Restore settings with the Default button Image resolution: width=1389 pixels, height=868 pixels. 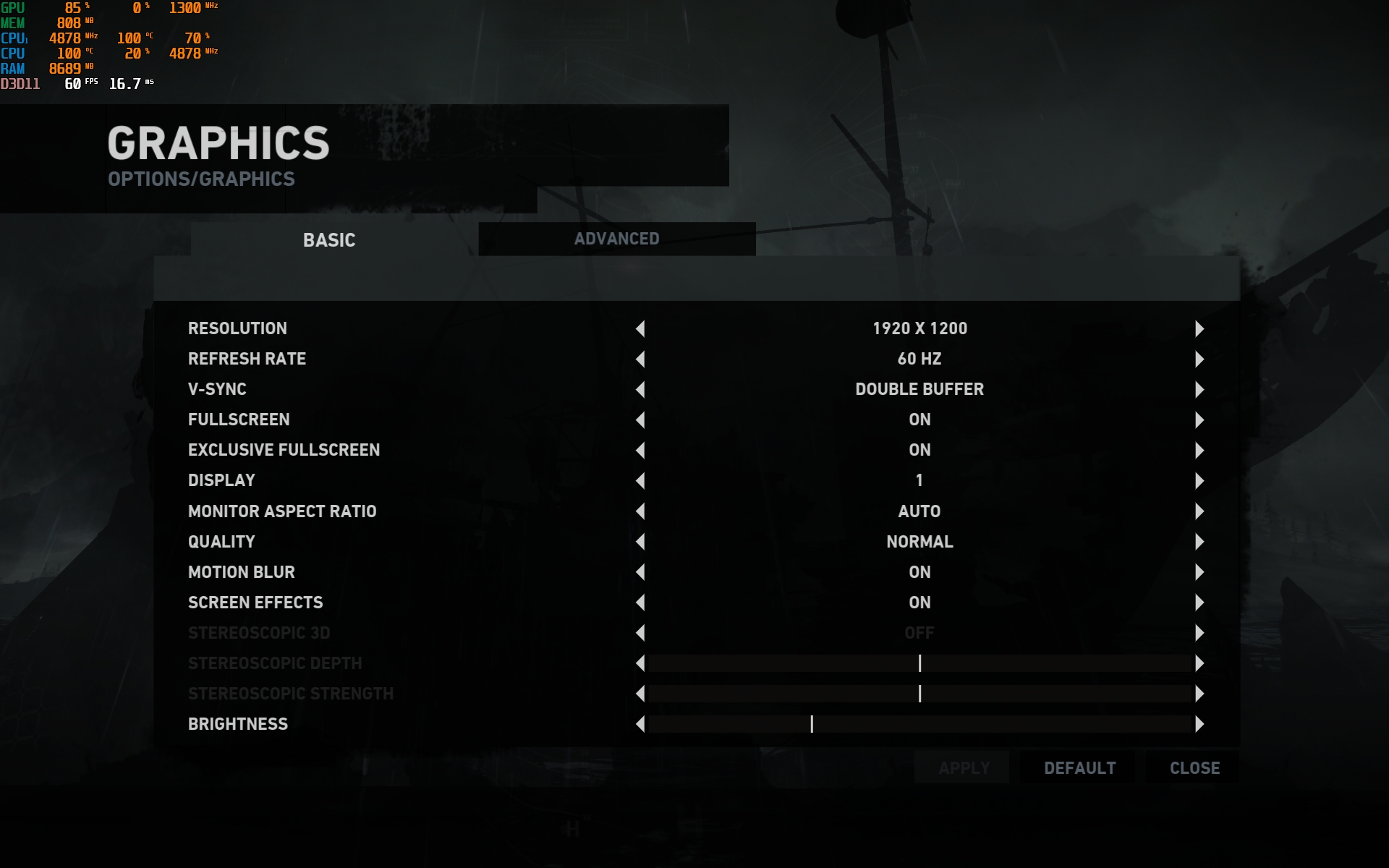(1079, 768)
